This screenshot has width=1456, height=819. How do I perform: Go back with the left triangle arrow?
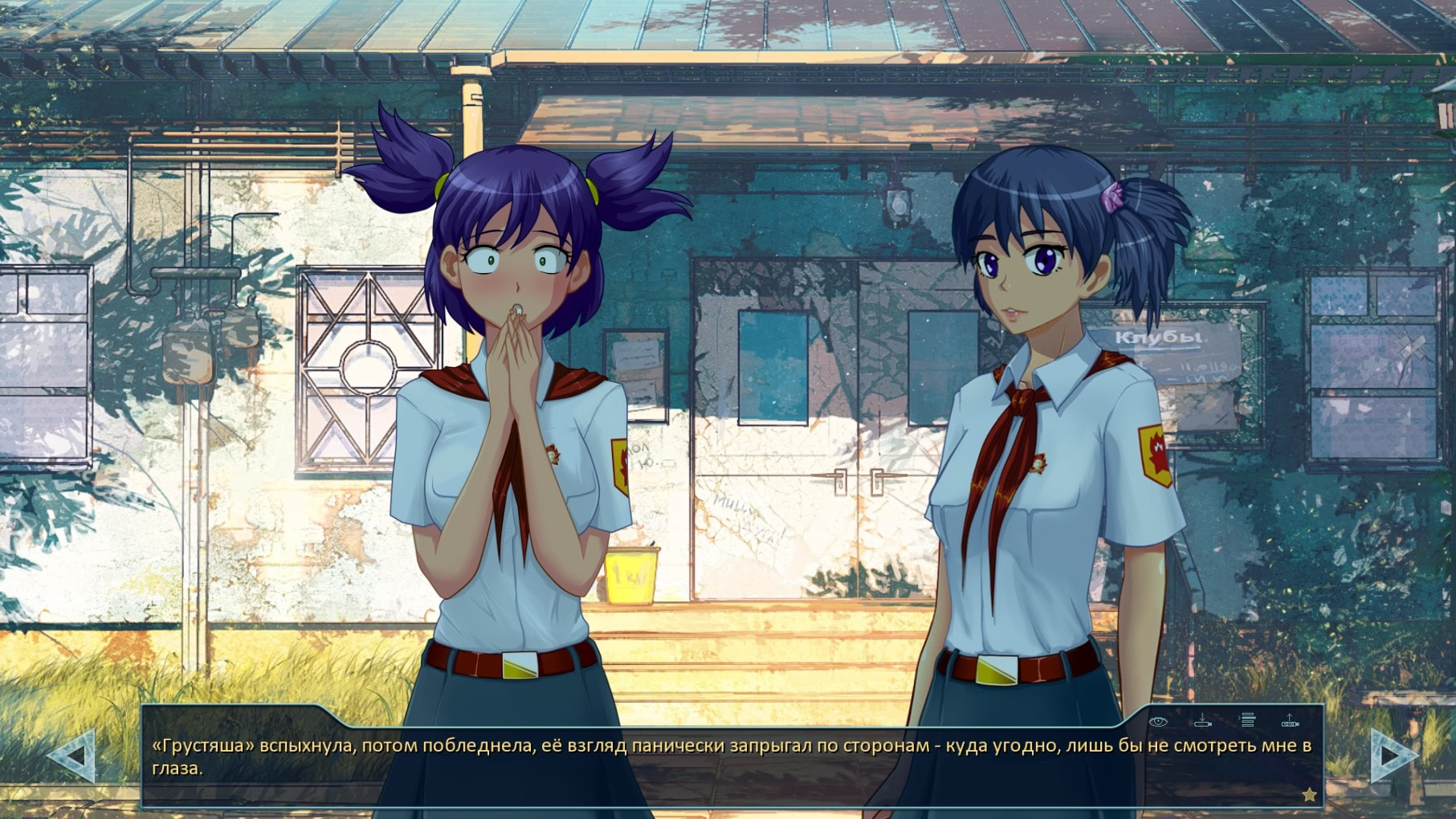(73, 755)
